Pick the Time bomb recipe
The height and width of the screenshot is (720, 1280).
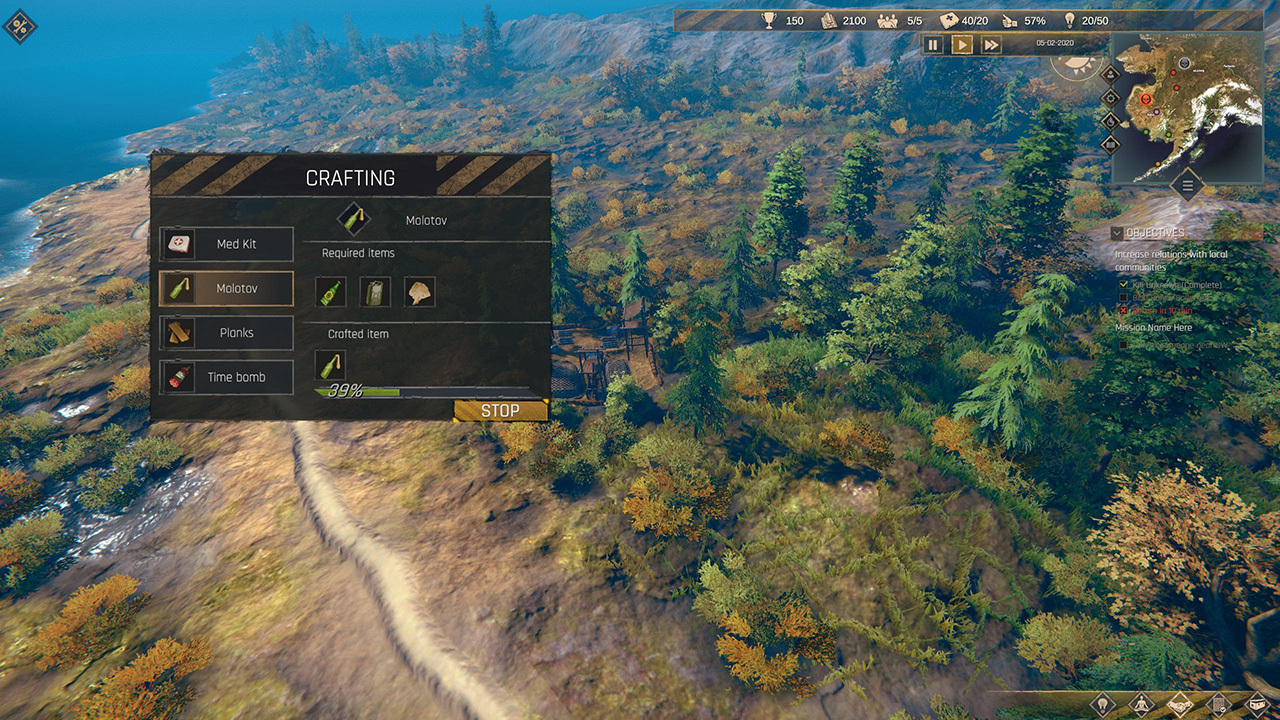(x=226, y=377)
